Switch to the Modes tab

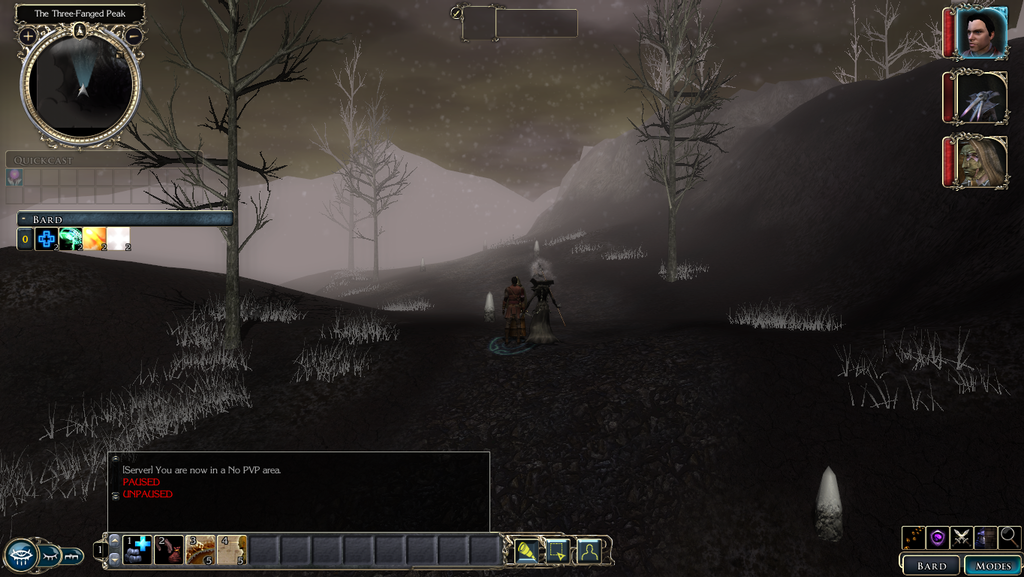[992, 566]
